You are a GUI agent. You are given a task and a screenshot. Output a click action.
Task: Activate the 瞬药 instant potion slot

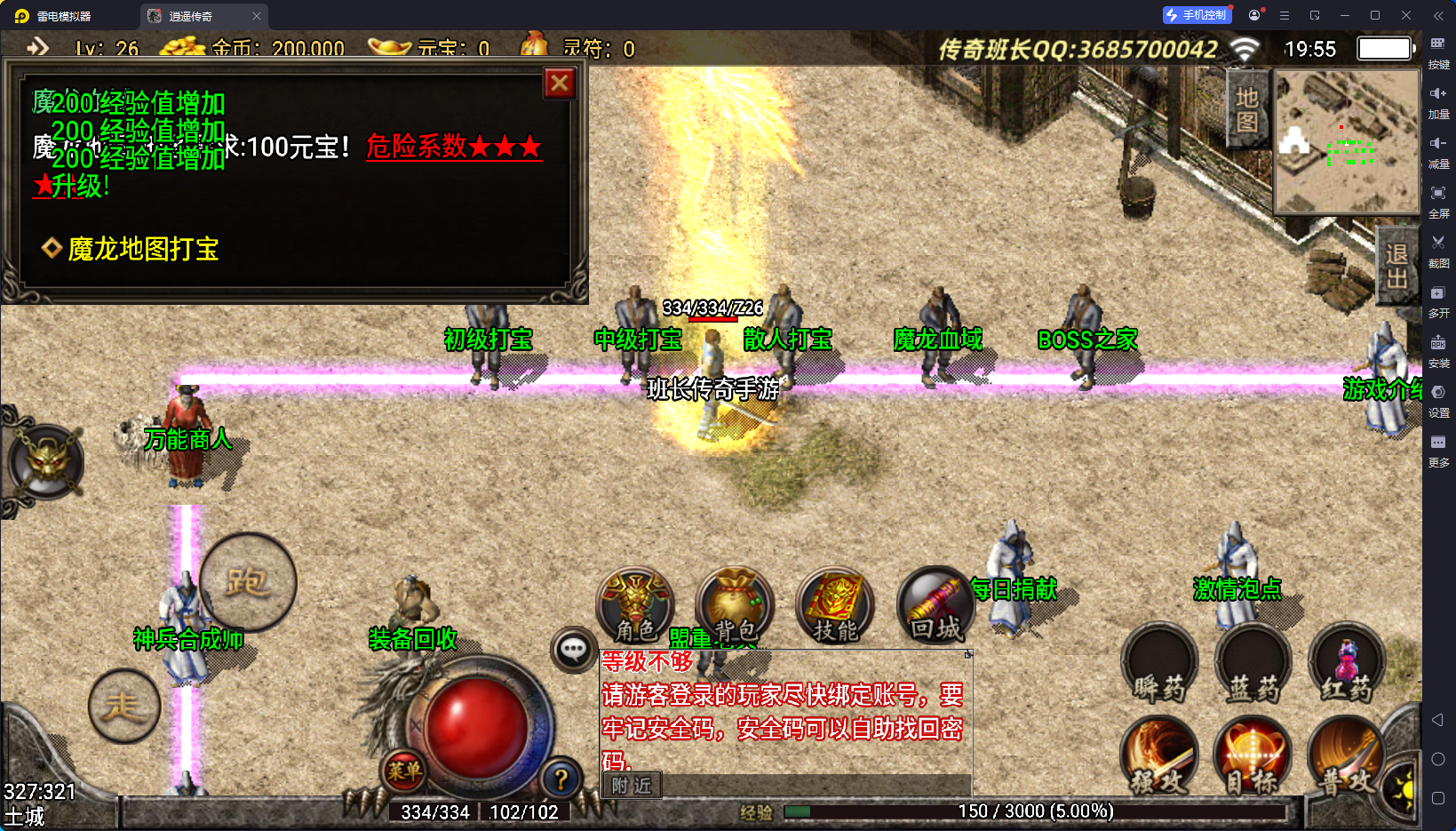click(1159, 663)
